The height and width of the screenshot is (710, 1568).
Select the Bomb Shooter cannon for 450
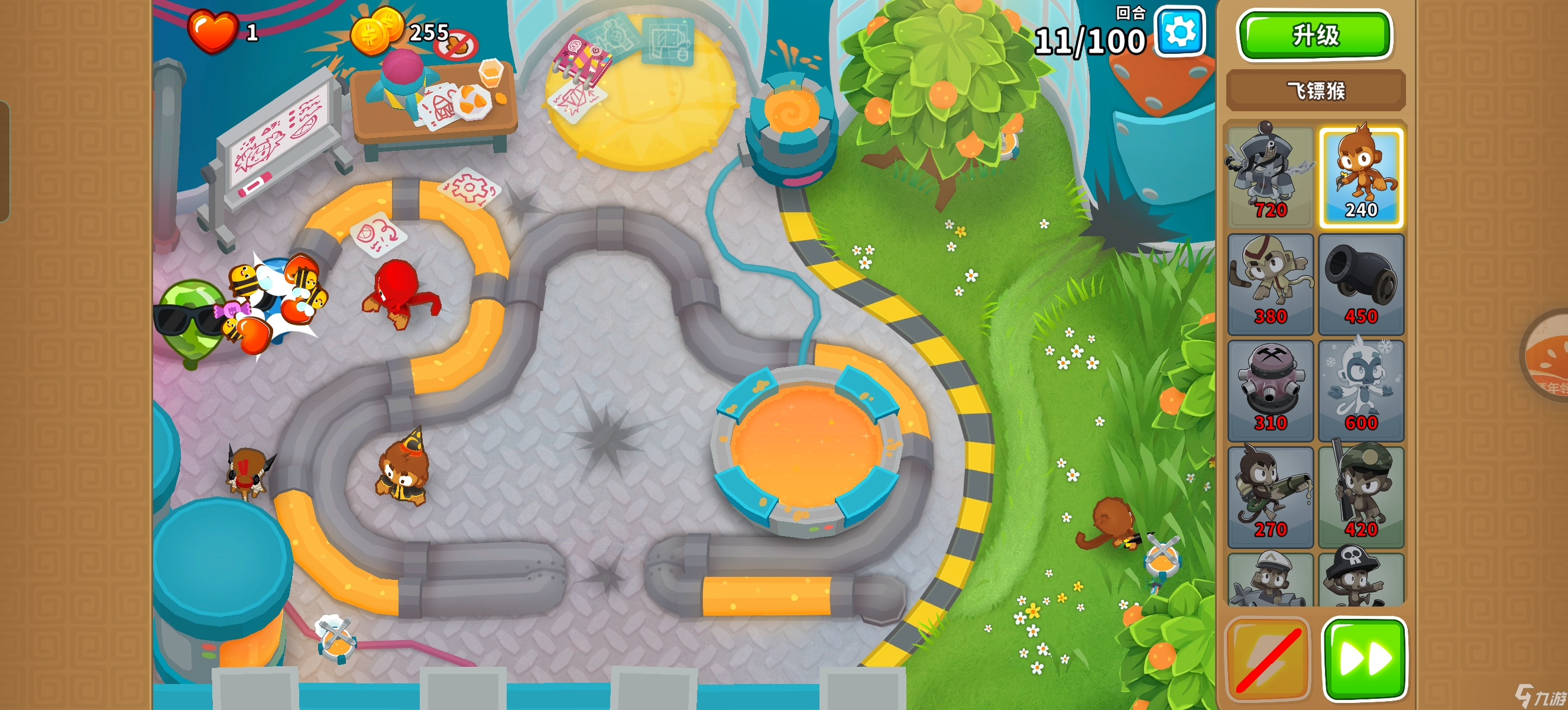click(x=1360, y=284)
